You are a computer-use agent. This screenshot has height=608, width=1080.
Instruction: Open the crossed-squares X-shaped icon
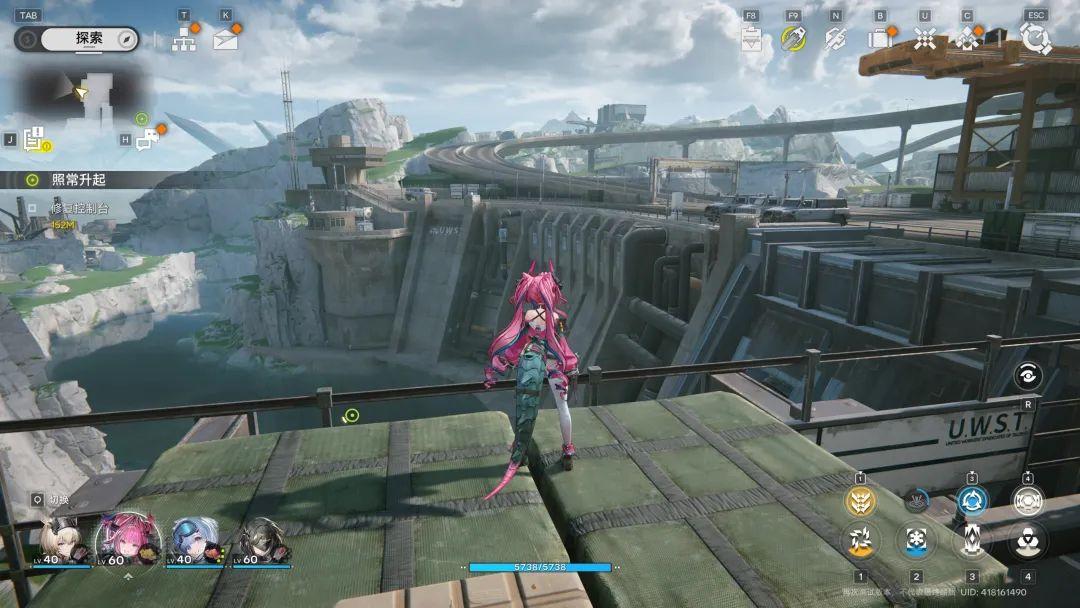[925, 39]
